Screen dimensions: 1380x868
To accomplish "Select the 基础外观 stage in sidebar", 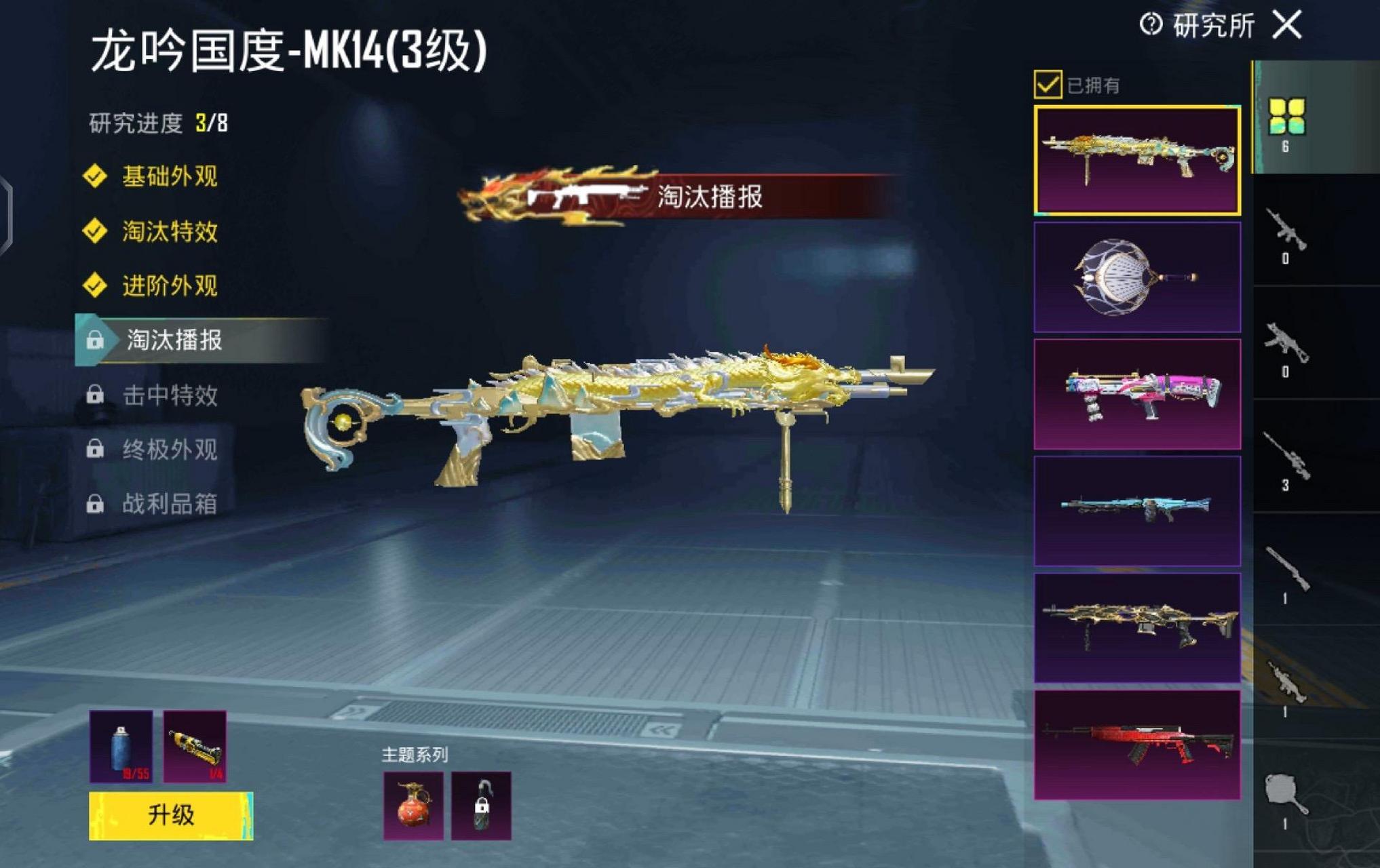I will point(168,175).
